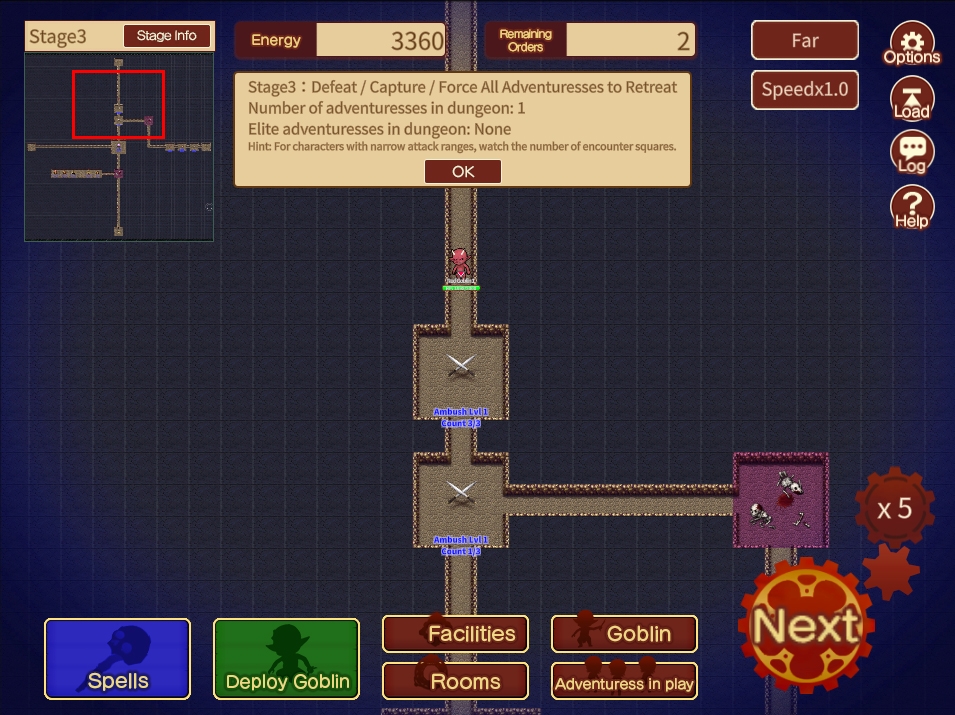Choose Deploy Goblin

pyautogui.click(x=287, y=658)
